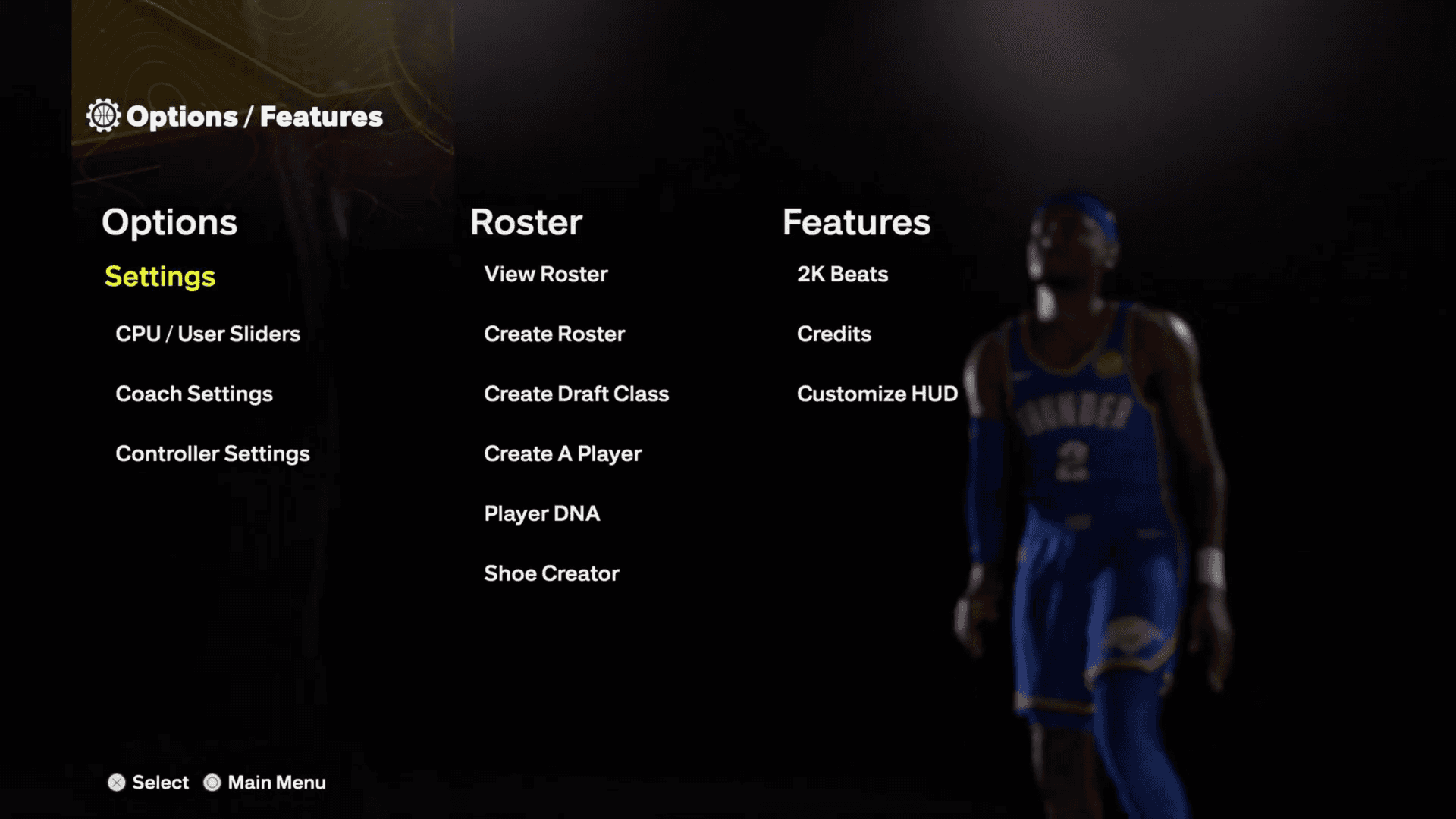Open View Roster

coord(545,275)
